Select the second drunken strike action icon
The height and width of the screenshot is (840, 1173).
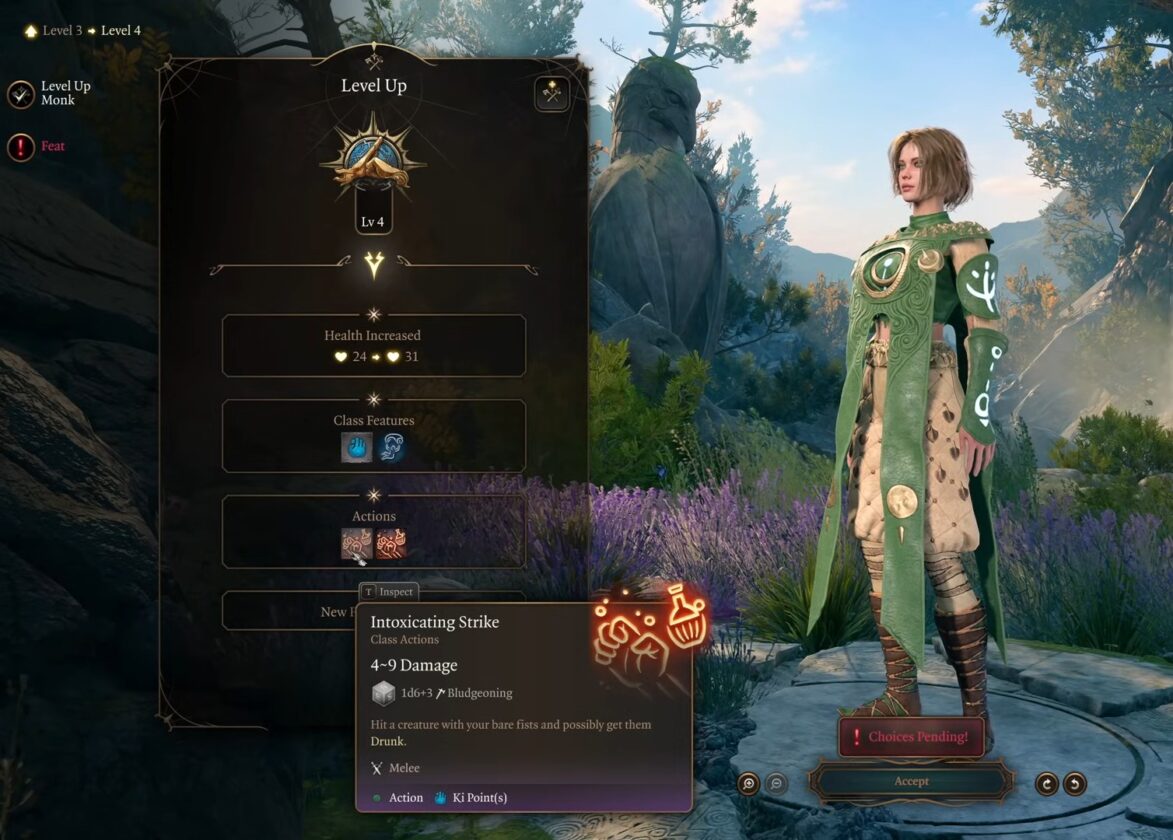pos(391,543)
